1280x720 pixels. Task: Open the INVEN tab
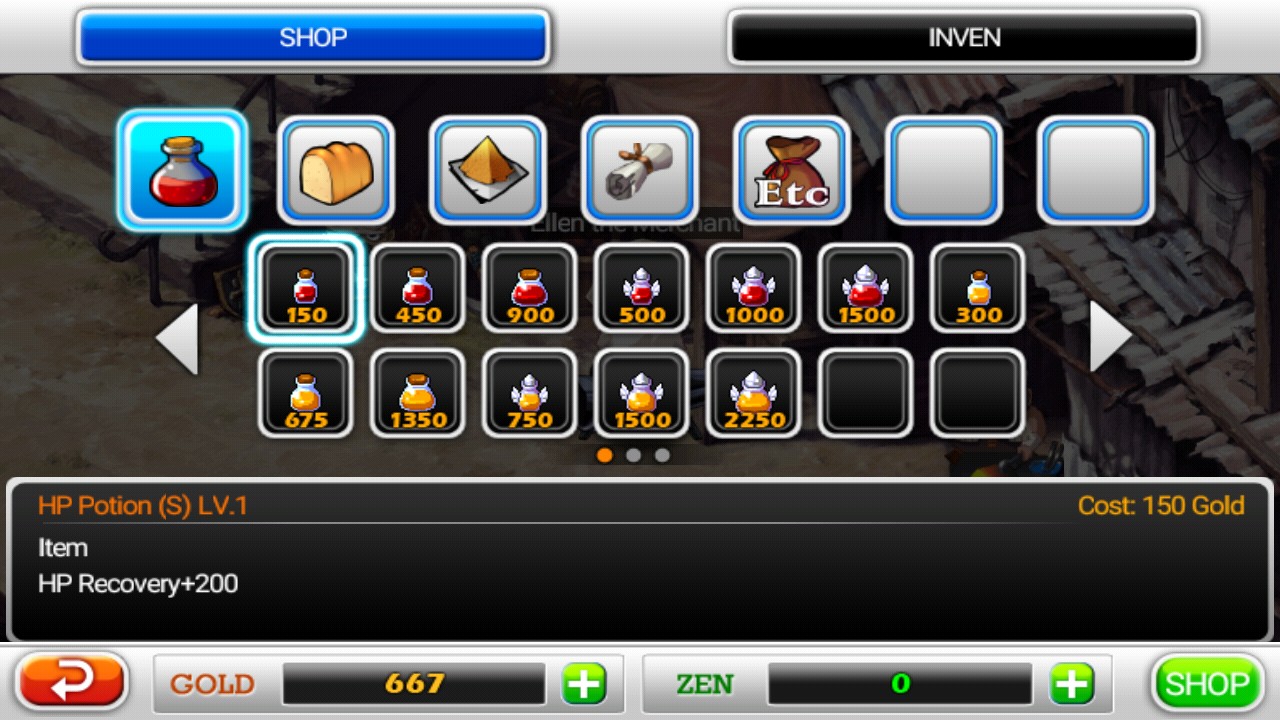pos(964,38)
